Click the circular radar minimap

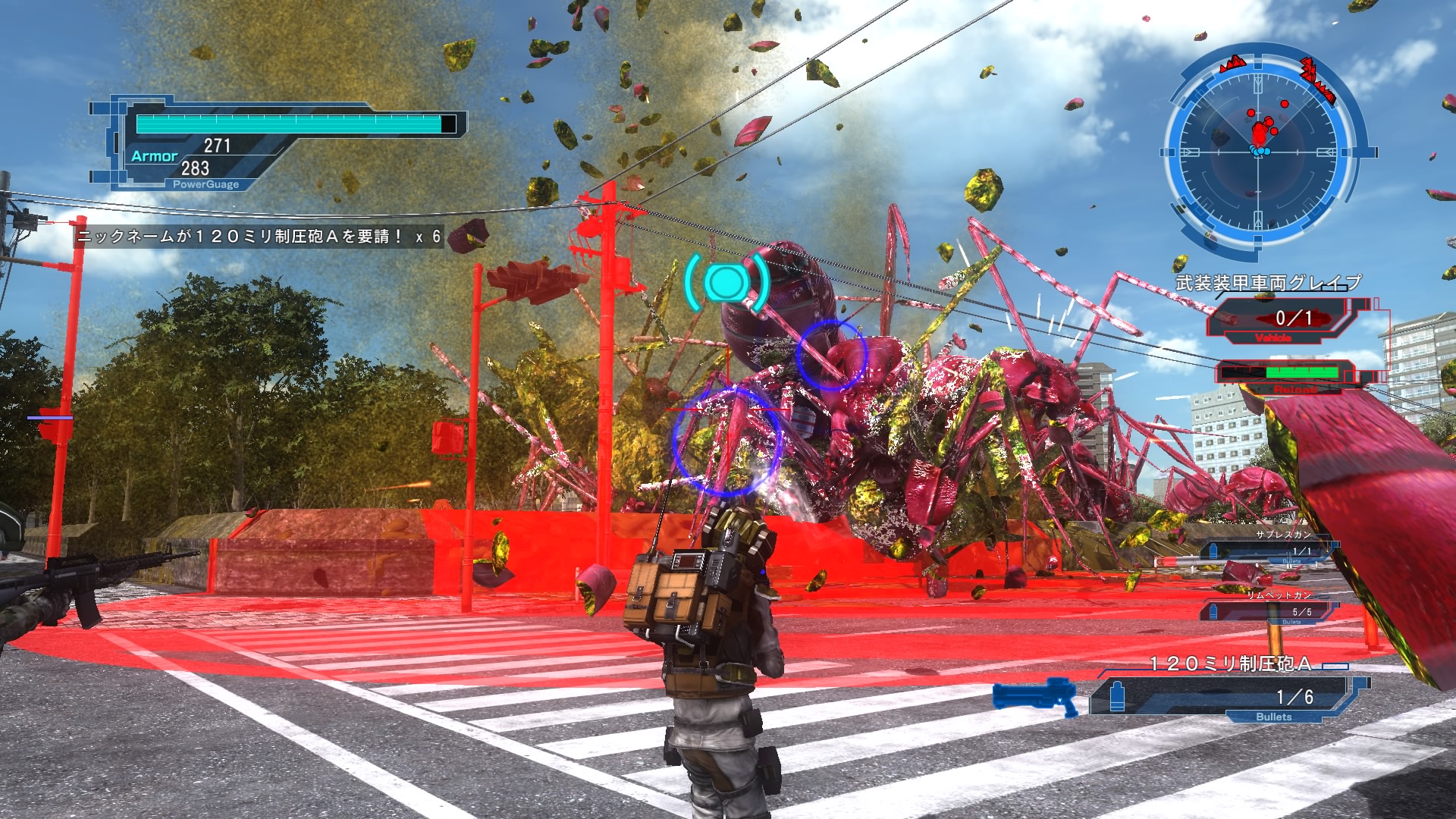tap(1260, 151)
